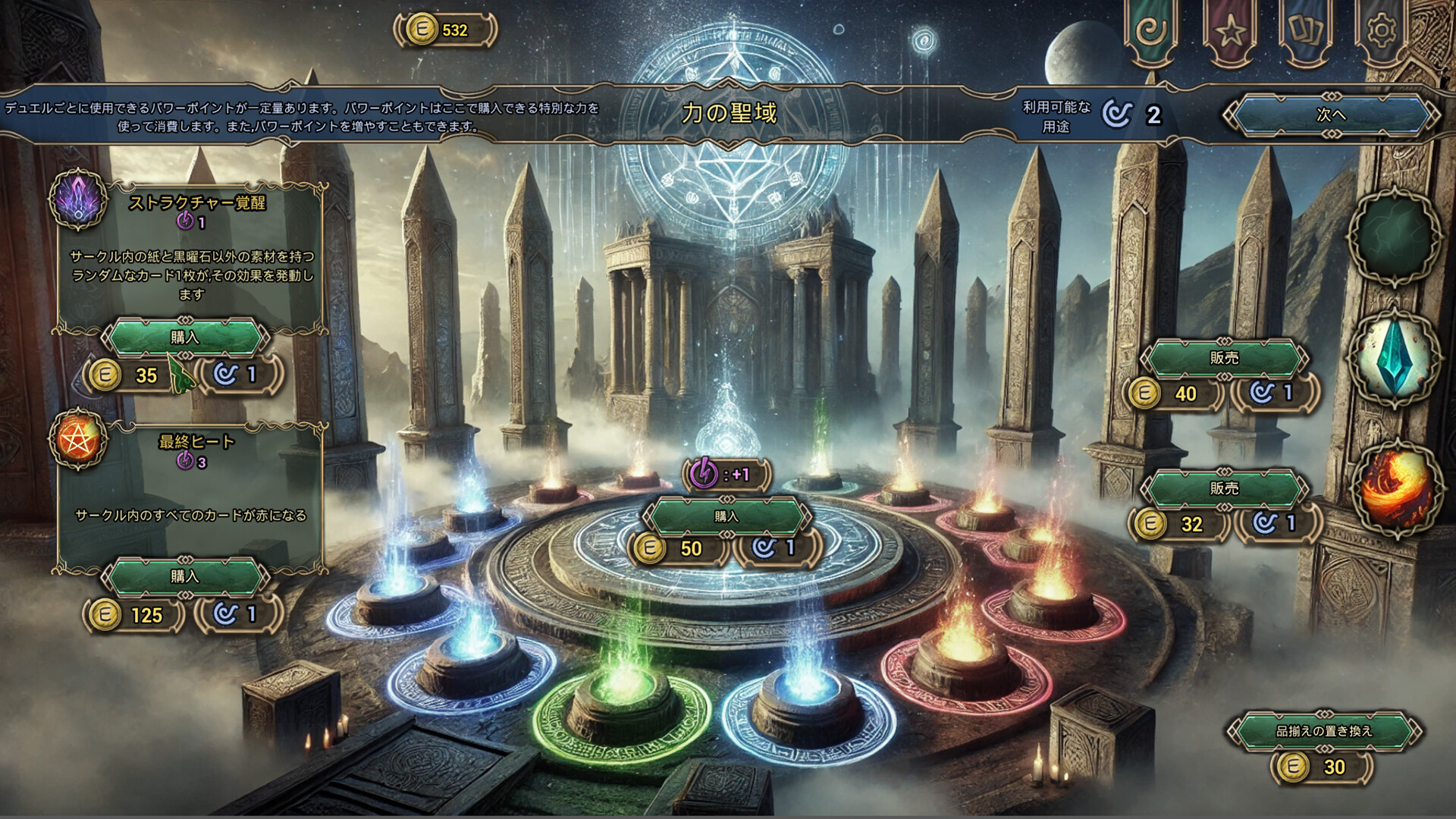
Task: Purchase 最終ヒート for 125 coins
Action: pos(185,576)
